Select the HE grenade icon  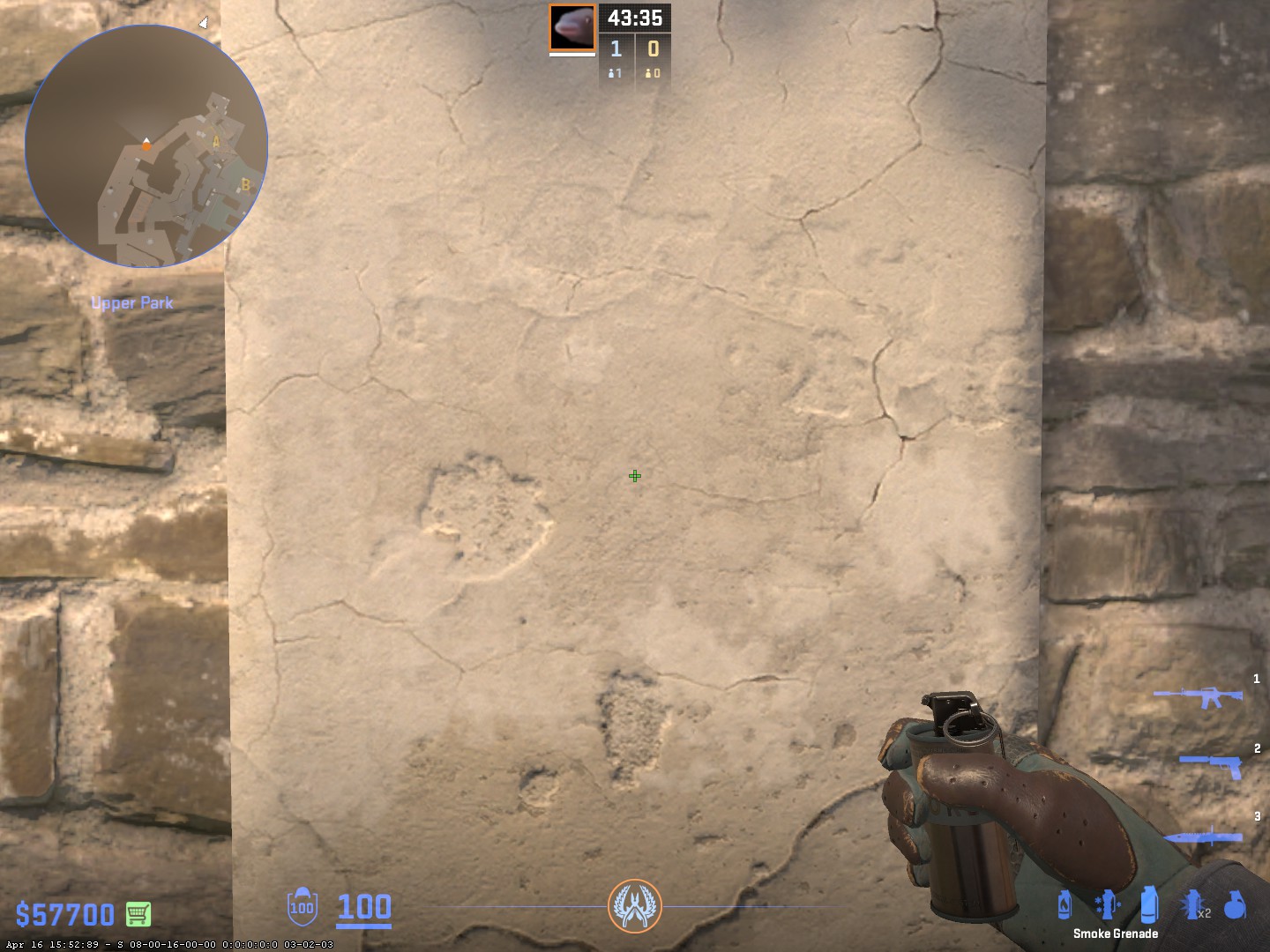click(x=1235, y=904)
